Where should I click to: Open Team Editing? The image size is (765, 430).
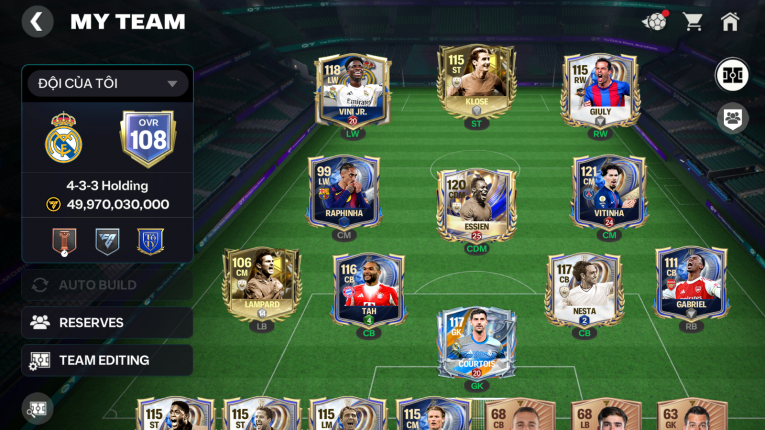point(107,360)
